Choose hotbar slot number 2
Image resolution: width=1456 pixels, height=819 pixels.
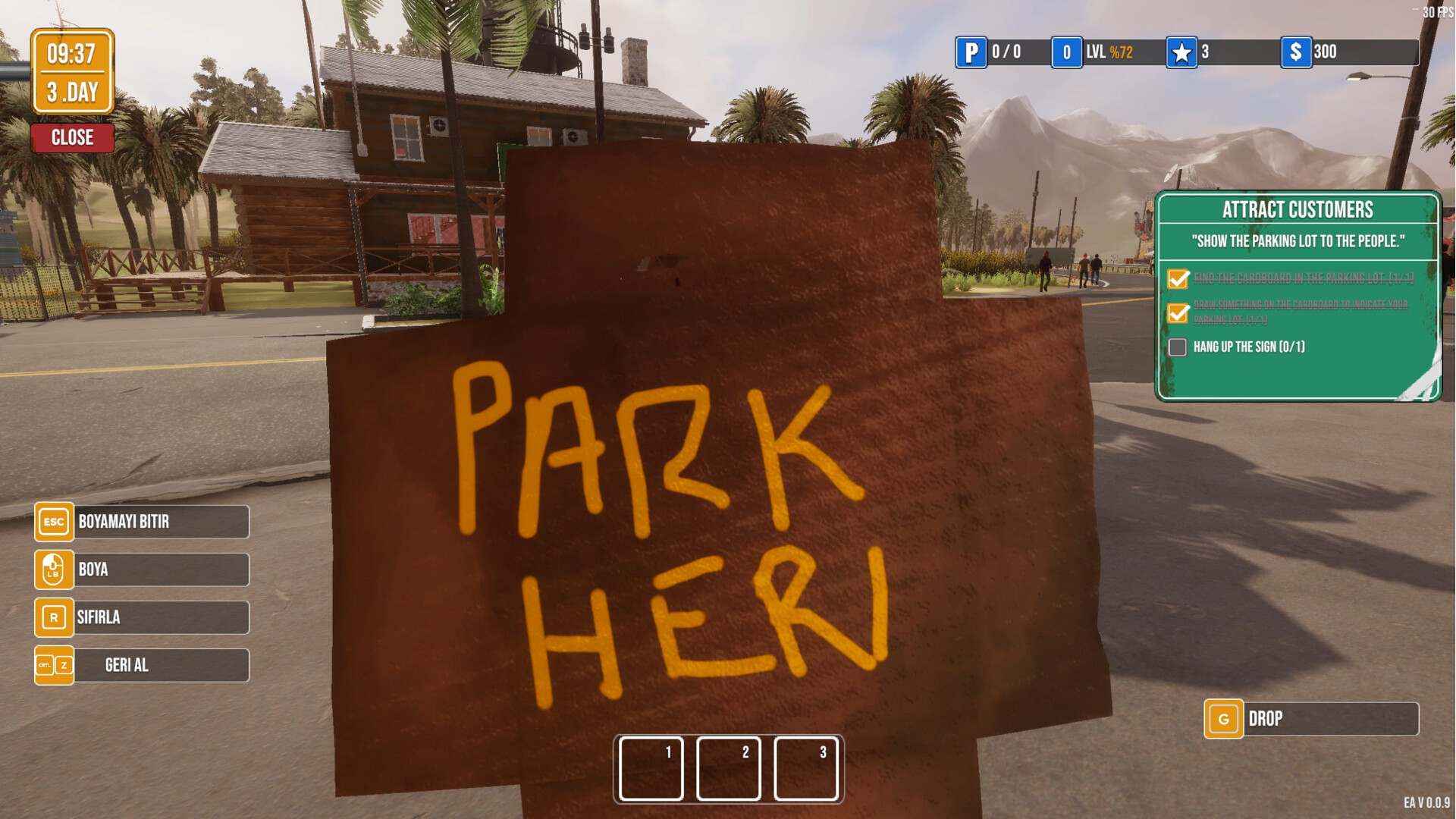[x=729, y=768]
